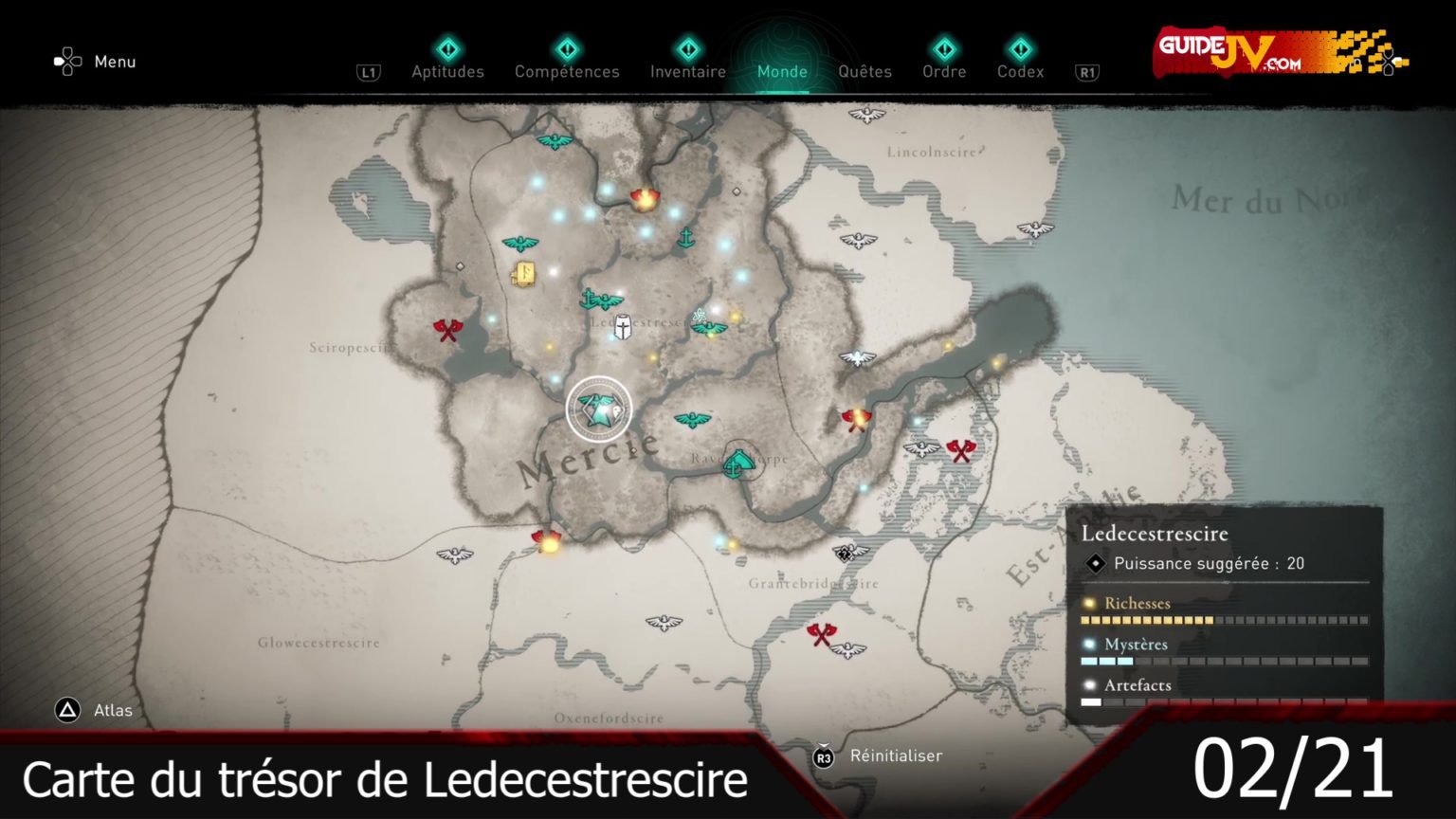
Task: Toggle the Mystères category in the region panel
Action: click(x=1135, y=644)
